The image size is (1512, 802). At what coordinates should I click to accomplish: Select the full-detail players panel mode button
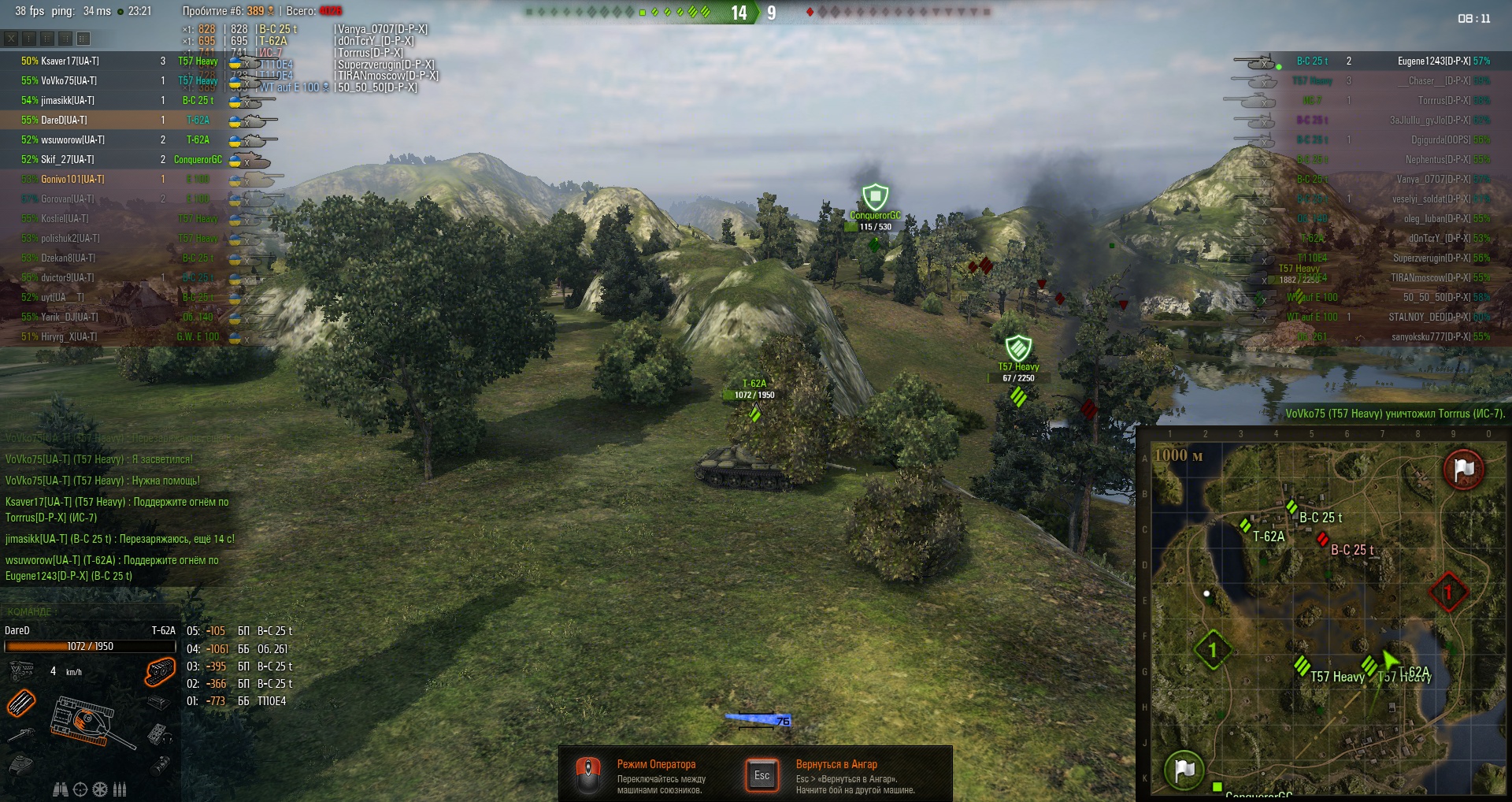pyautogui.click(x=83, y=38)
